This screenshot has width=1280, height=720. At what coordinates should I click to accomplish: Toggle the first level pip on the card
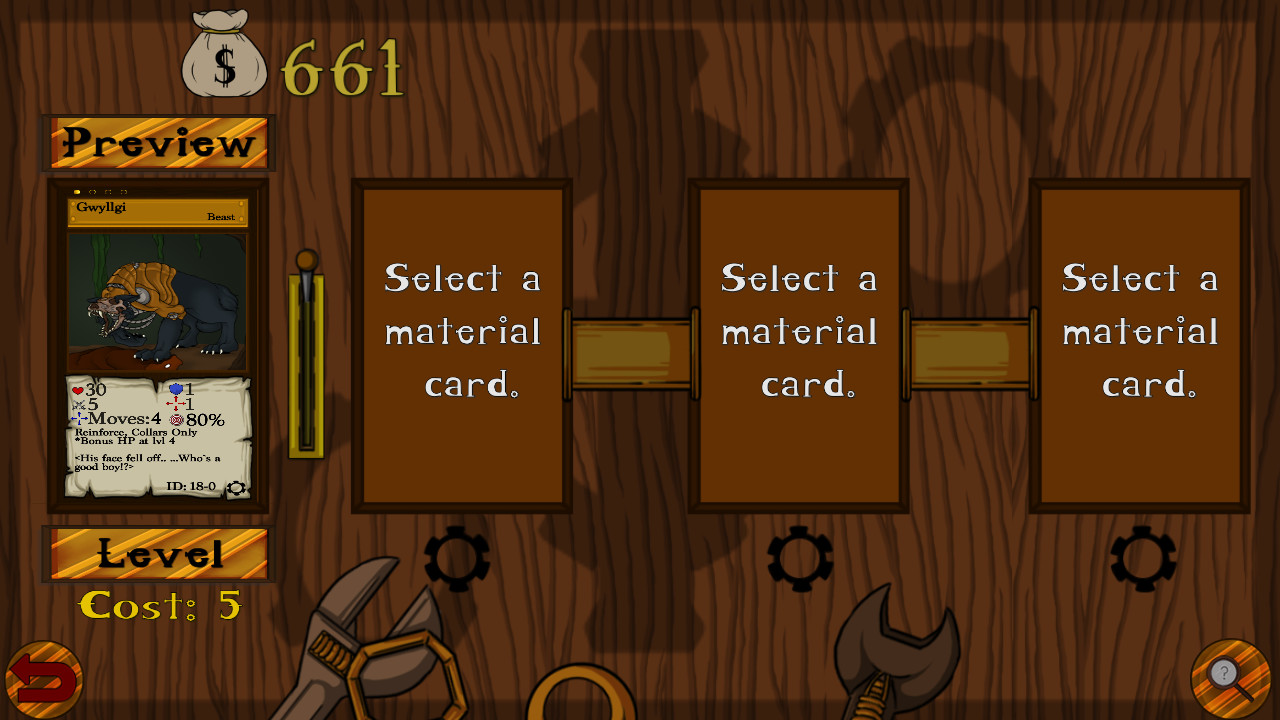pos(77,191)
